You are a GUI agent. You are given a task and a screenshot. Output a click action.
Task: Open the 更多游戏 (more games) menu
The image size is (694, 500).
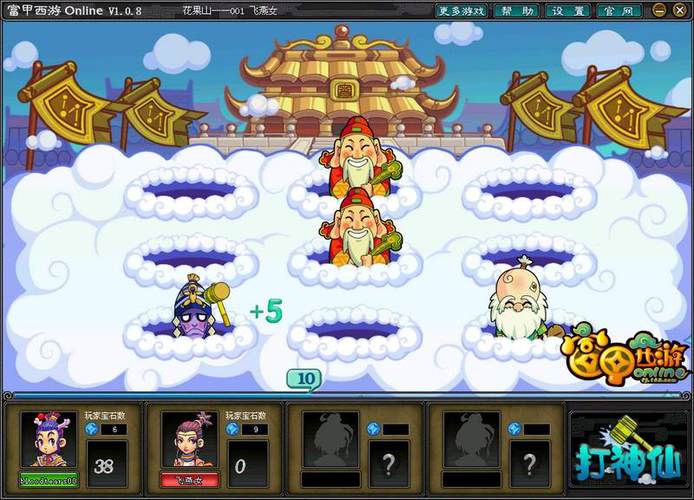point(462,10)
